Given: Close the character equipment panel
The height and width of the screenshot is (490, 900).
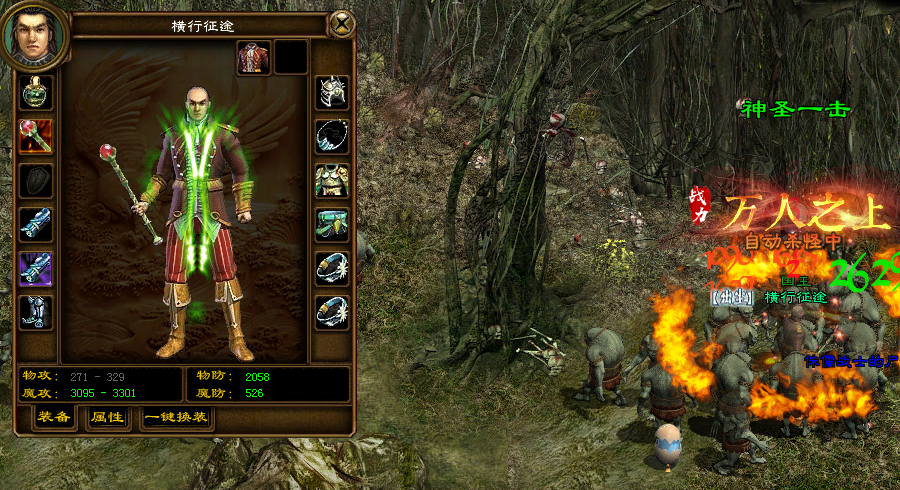Looking at the screenshot, I should pos(342,24).
